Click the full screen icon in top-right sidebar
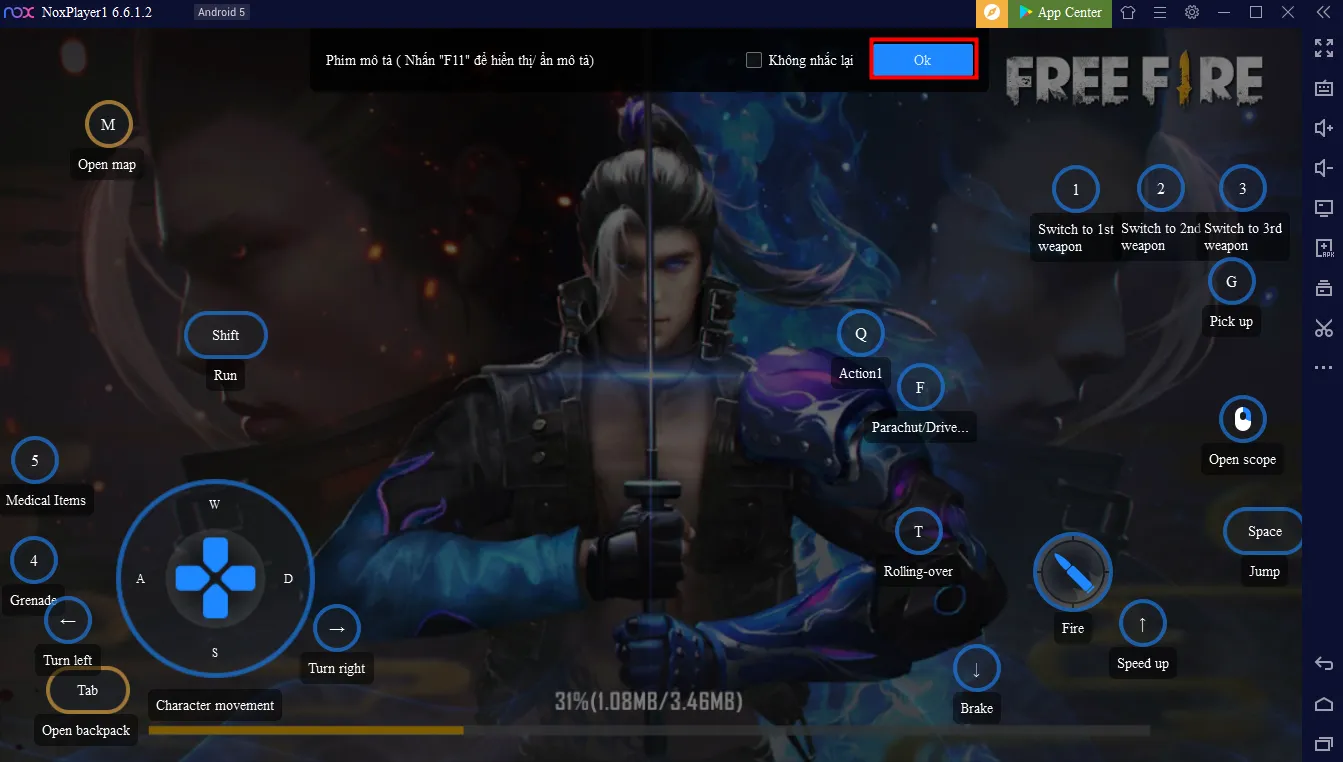 click(1323, 47)
